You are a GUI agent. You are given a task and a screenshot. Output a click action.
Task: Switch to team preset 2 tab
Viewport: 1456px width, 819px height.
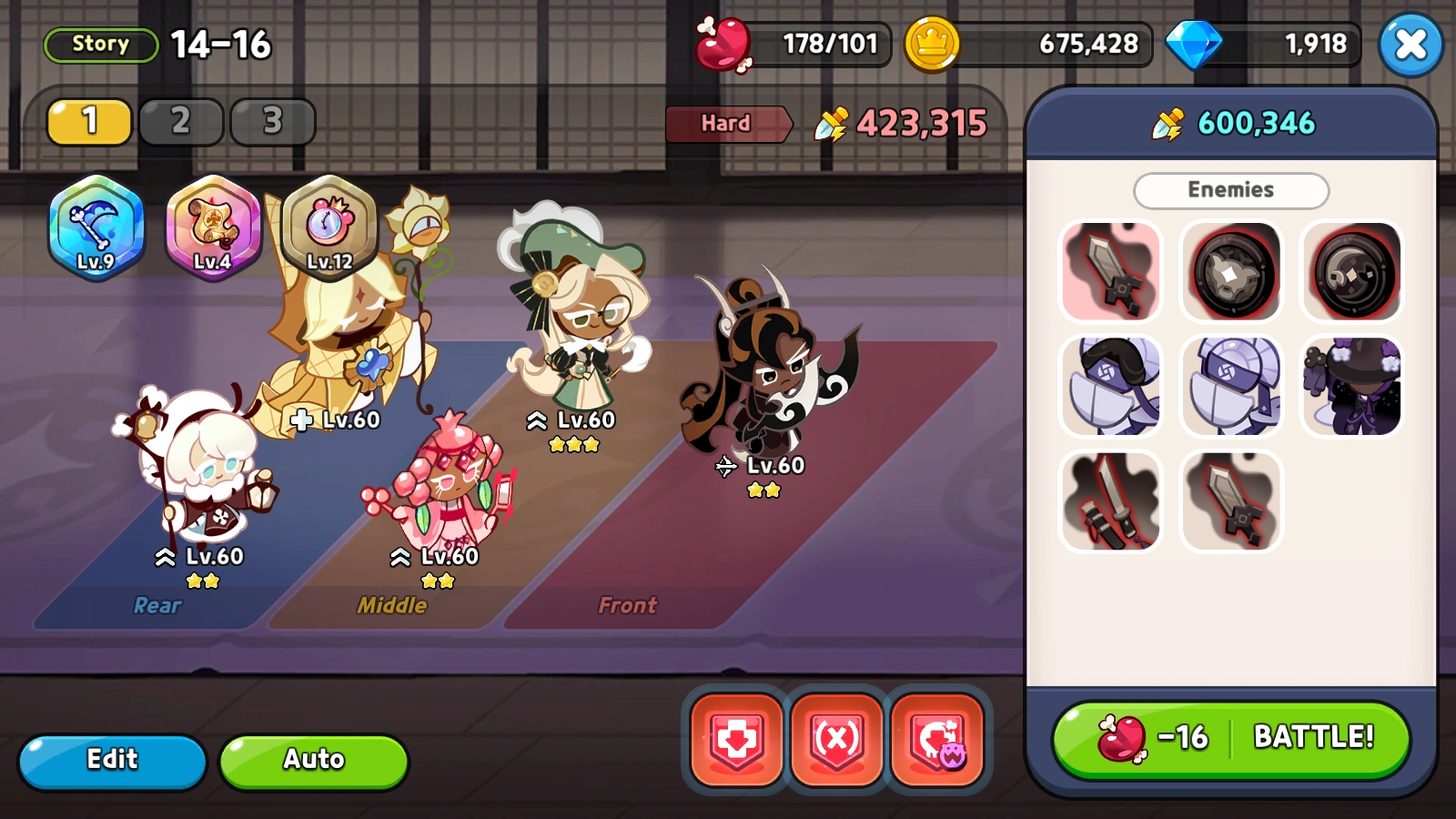click(180, 121)
